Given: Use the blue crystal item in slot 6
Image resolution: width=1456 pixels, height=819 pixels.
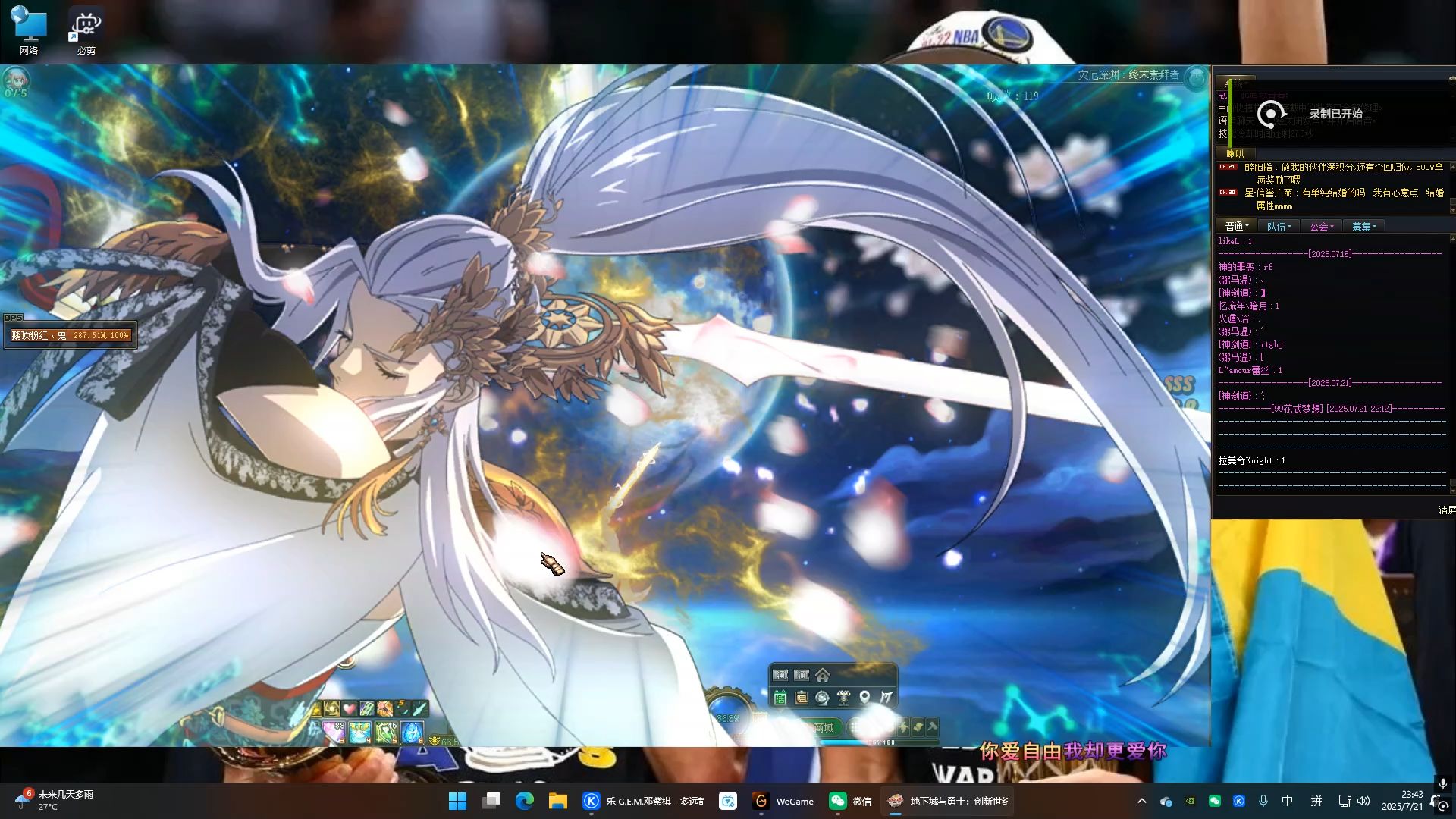Looking at the screenshot, I should [412, 732].
